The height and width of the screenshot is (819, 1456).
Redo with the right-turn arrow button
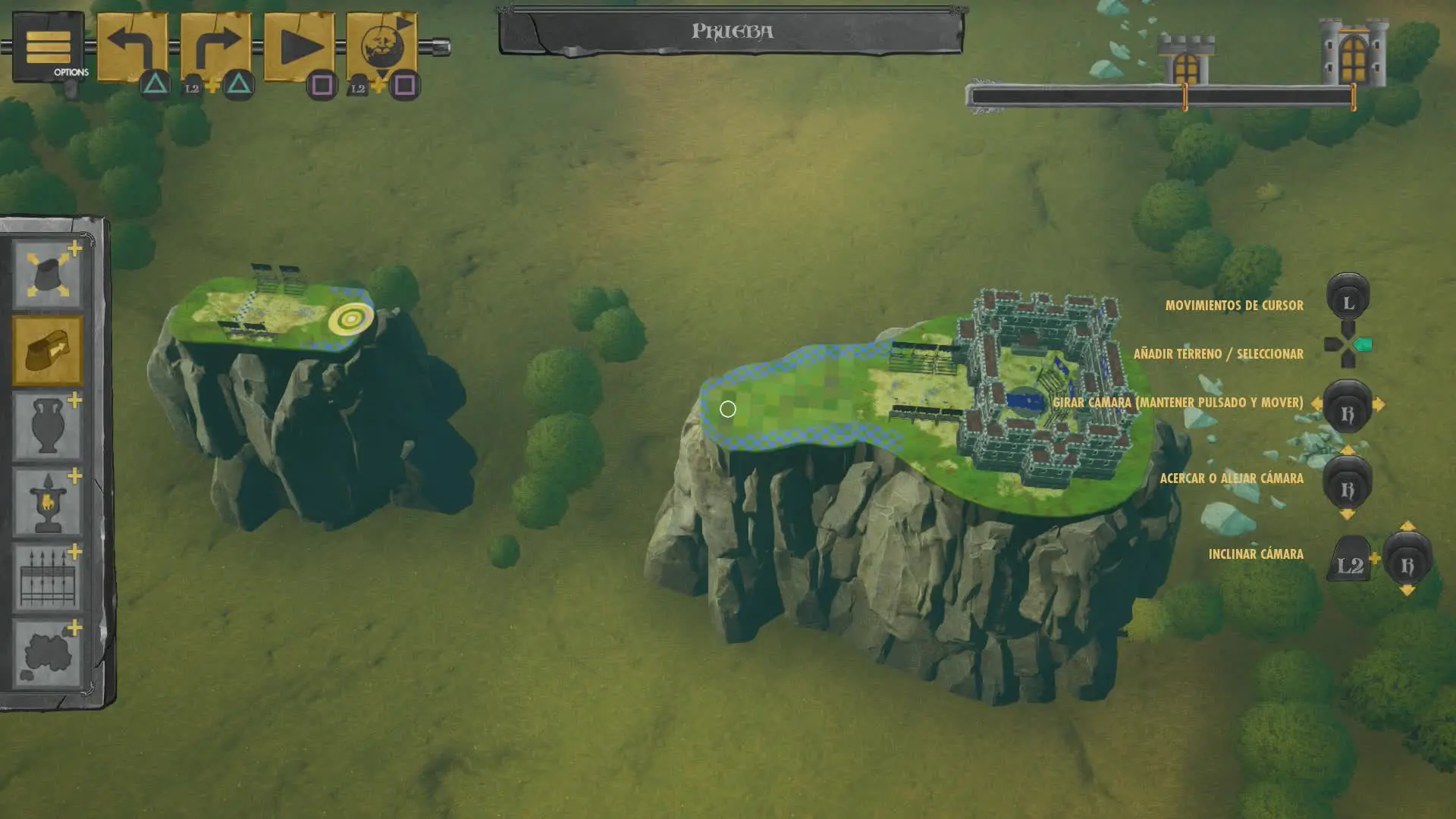(x=215, y=46)
